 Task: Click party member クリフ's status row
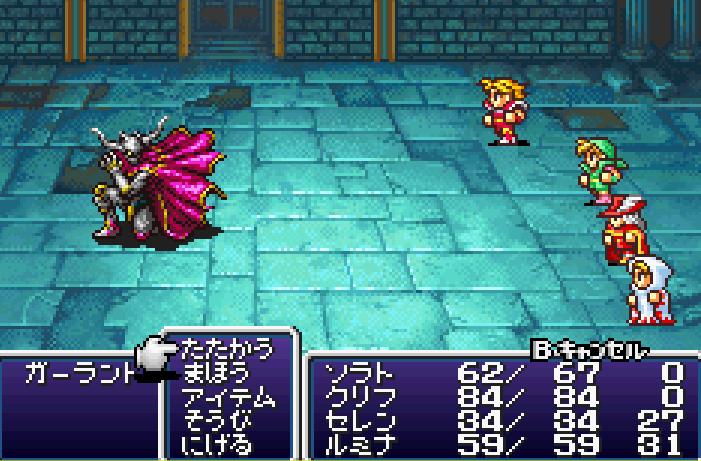point(500,397)
